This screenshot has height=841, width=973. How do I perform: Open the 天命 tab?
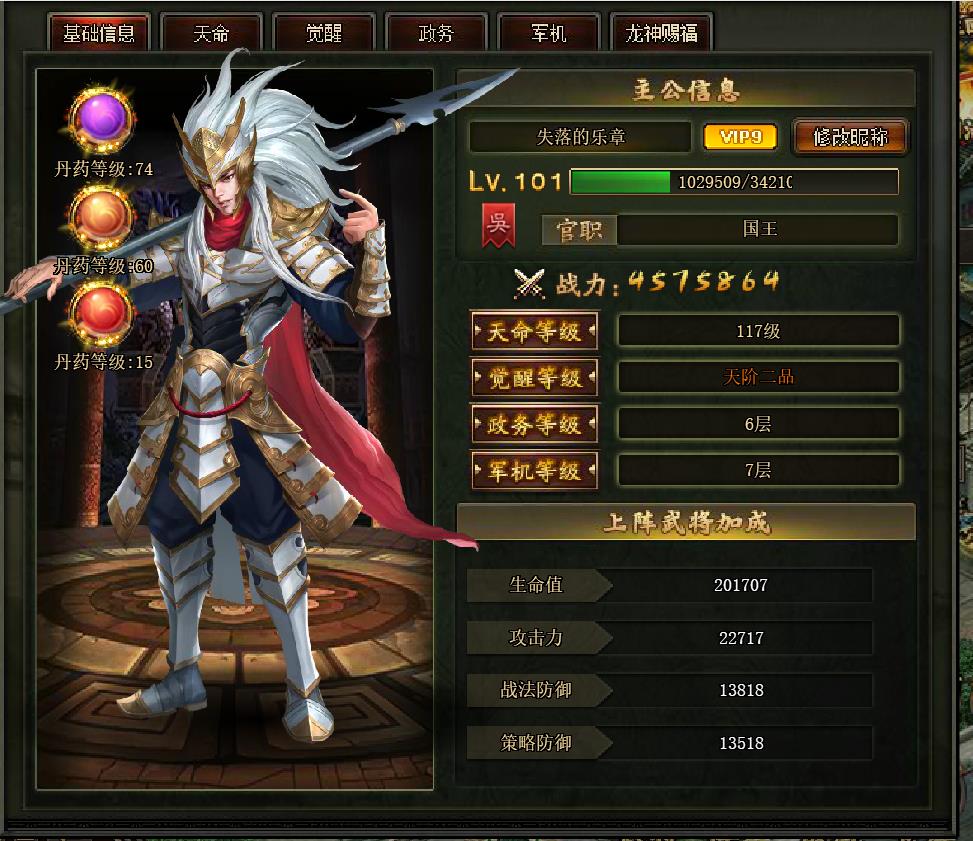pyautogui.click(x=211, y=33)
